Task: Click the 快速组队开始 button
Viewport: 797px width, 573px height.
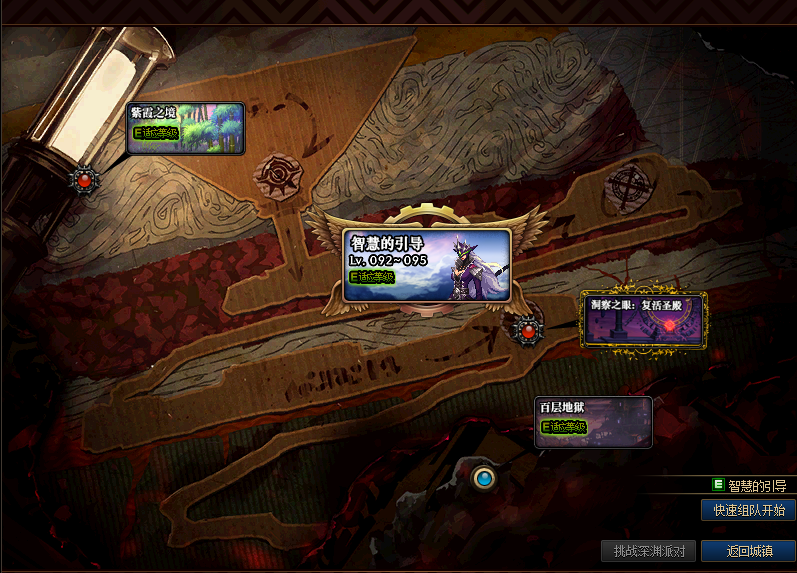Action: pos(748,510)
